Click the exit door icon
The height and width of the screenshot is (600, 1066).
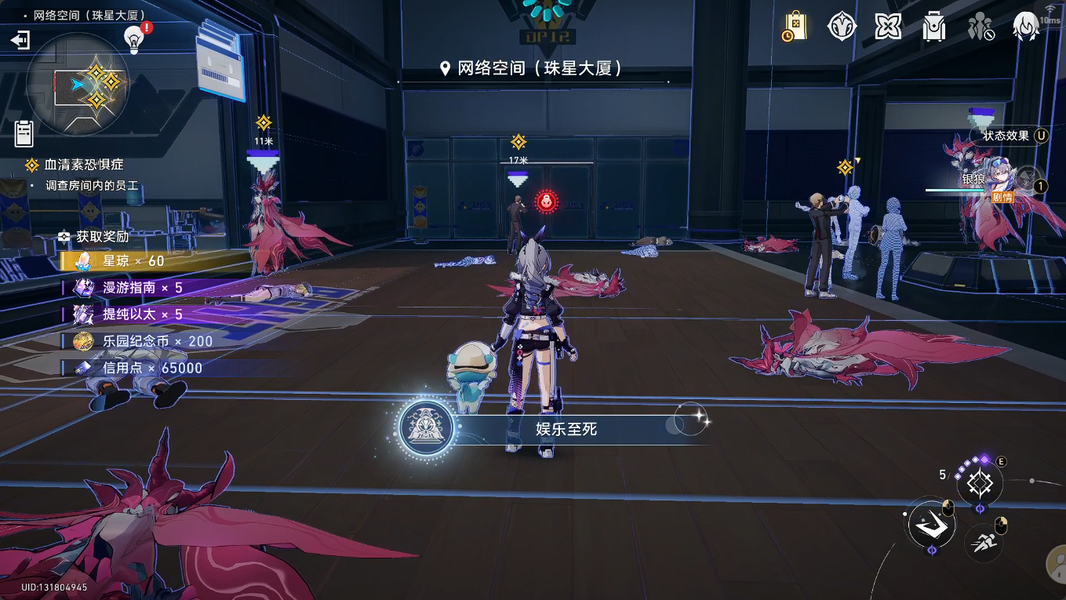point(20,40)
